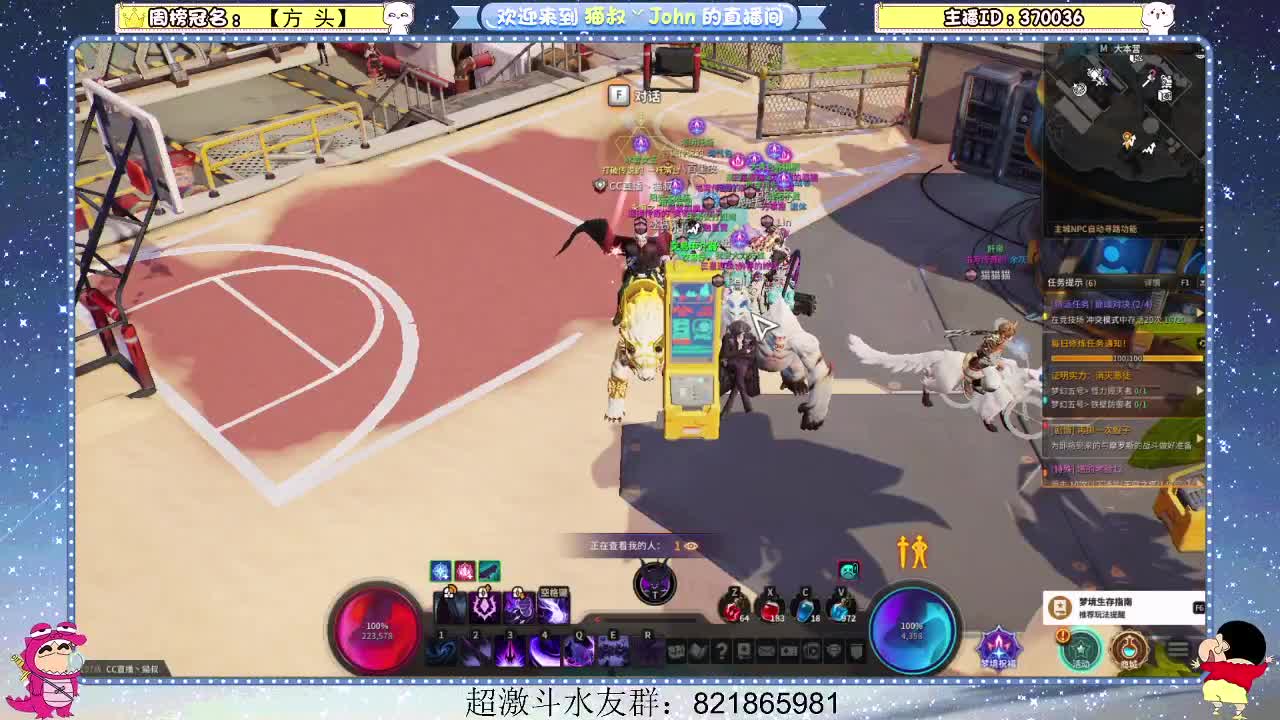Open the mail icon in the bottom toolbar
The height and width of the screenshot is (720, 1280).
click(766, 650)
